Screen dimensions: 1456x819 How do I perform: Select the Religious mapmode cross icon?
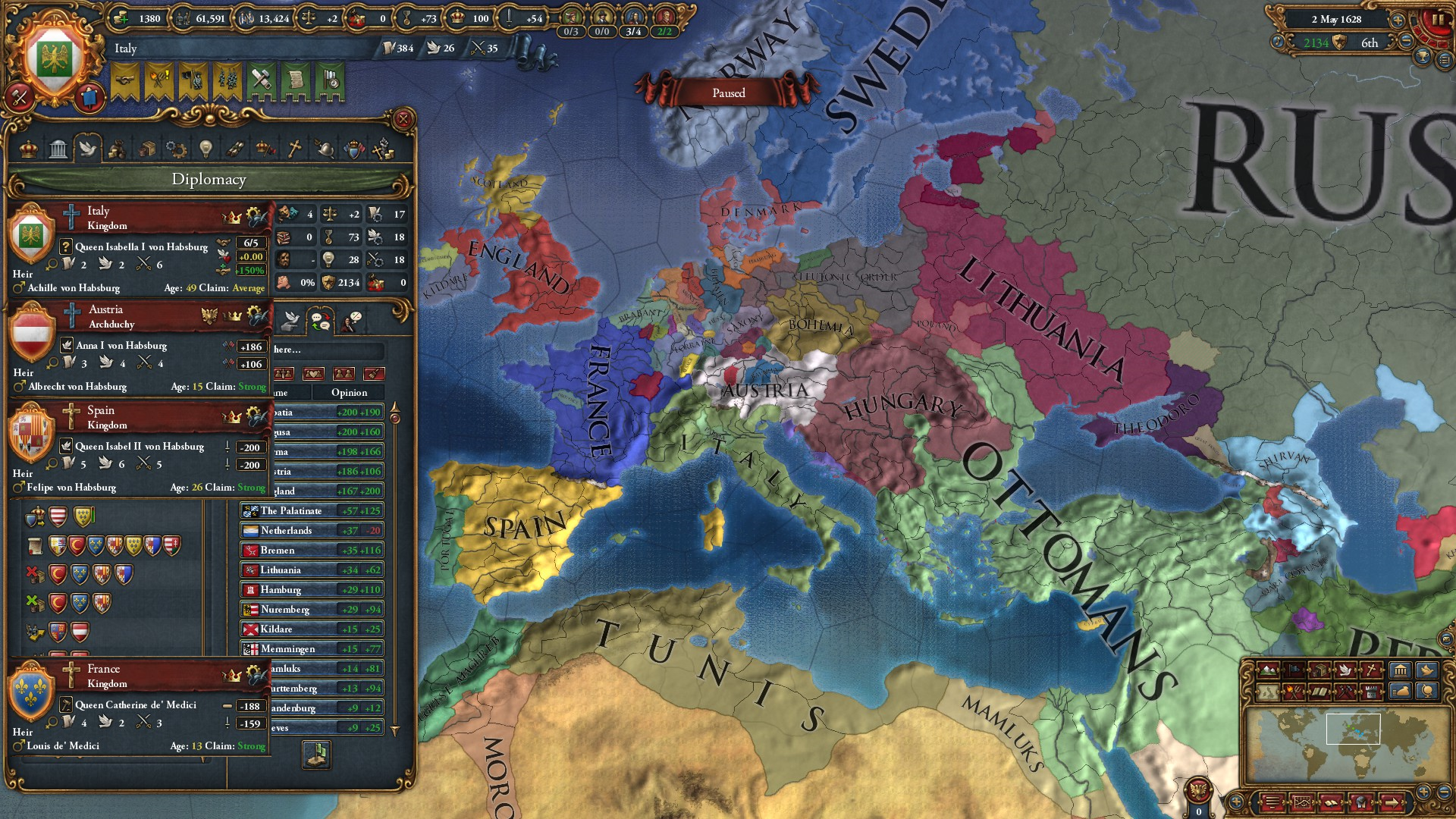coord(1372,670)
